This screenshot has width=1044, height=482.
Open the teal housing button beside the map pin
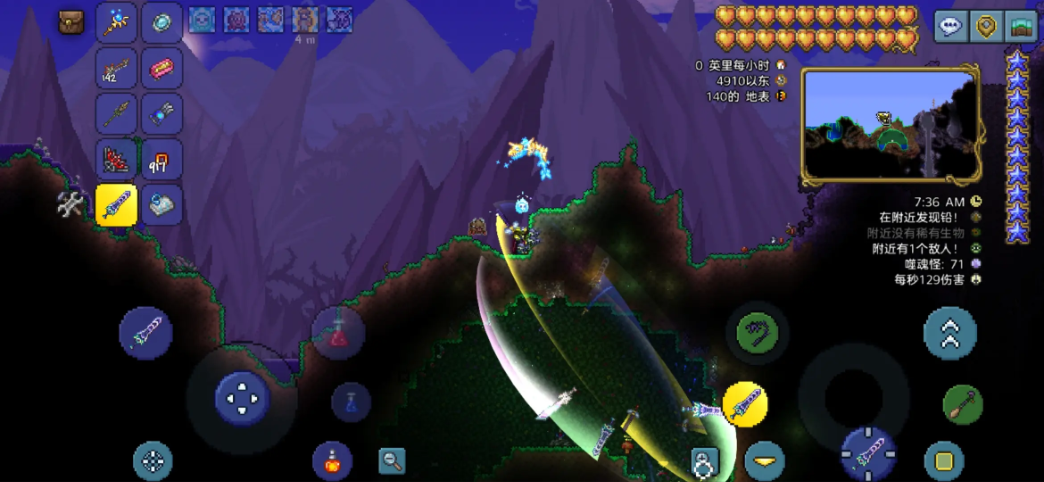[x=1020, y=26]
